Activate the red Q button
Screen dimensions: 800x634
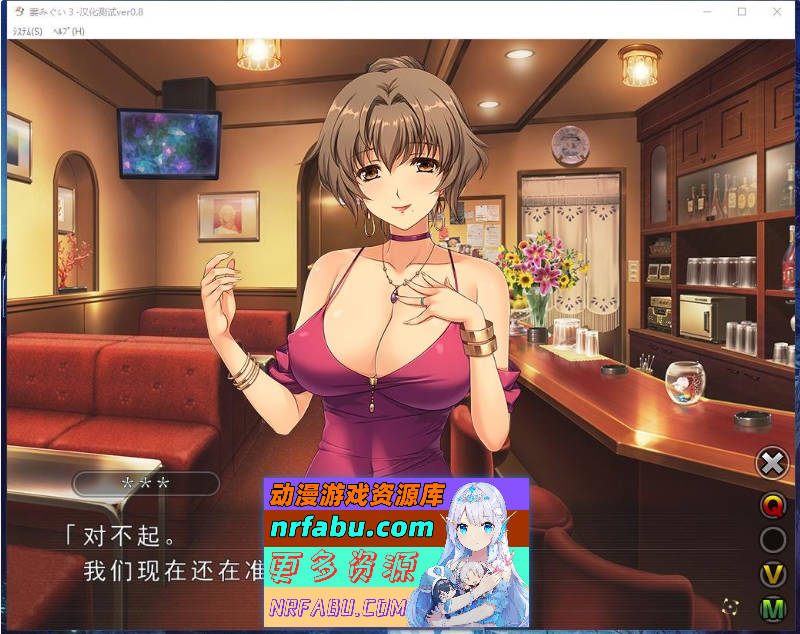772,506
